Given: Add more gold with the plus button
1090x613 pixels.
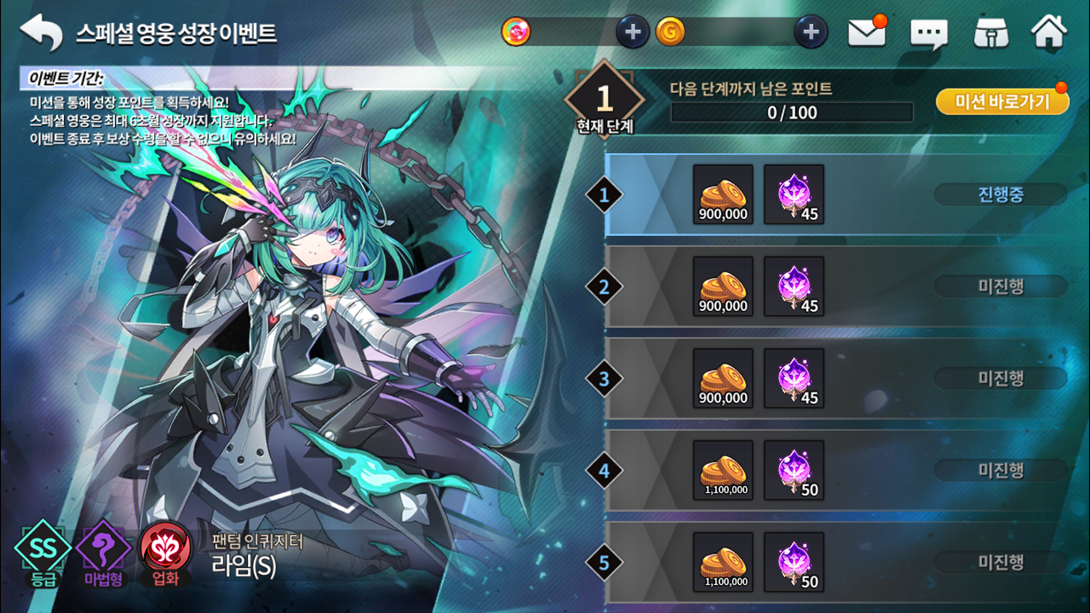Looking at the screenshot, I should coord(811,32).
